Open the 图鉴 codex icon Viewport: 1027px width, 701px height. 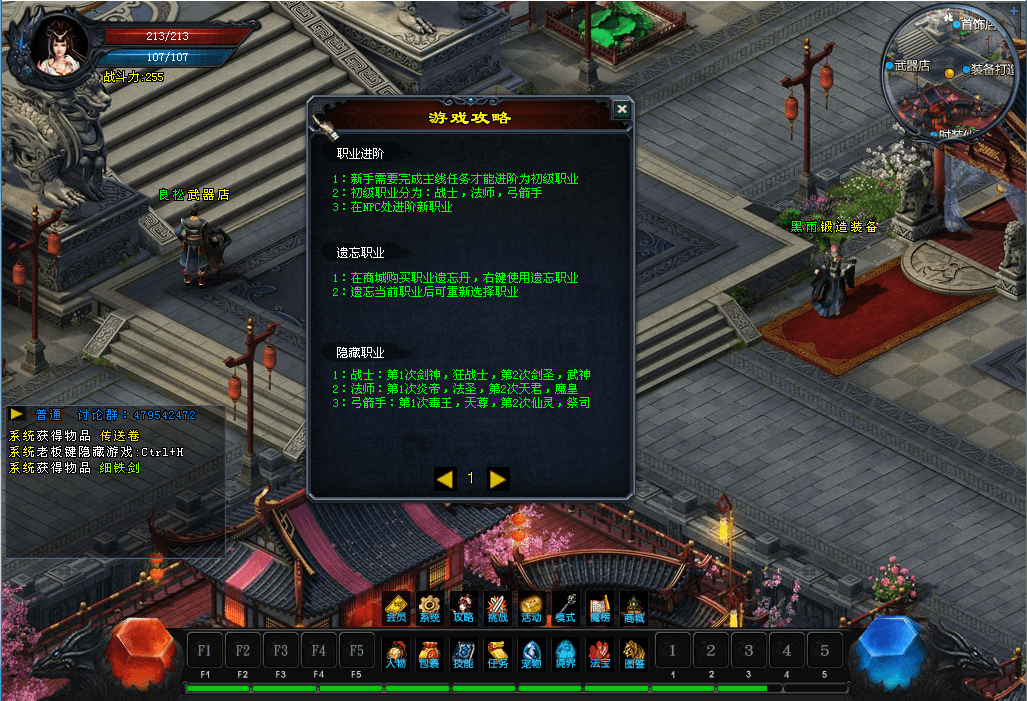pyautogui.click(x=633, y=653)
